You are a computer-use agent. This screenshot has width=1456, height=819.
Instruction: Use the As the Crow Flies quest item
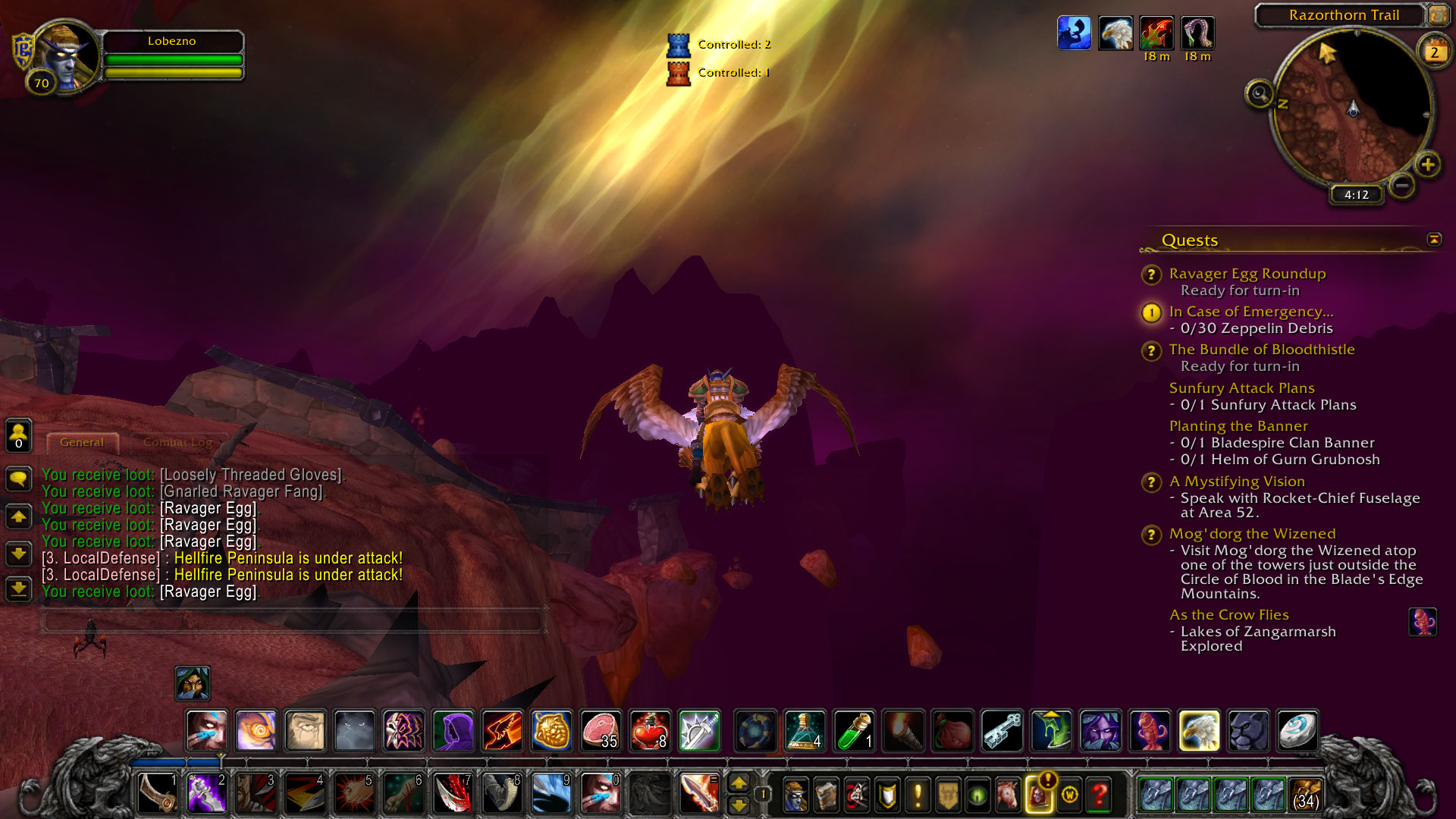coord(1422,623)
